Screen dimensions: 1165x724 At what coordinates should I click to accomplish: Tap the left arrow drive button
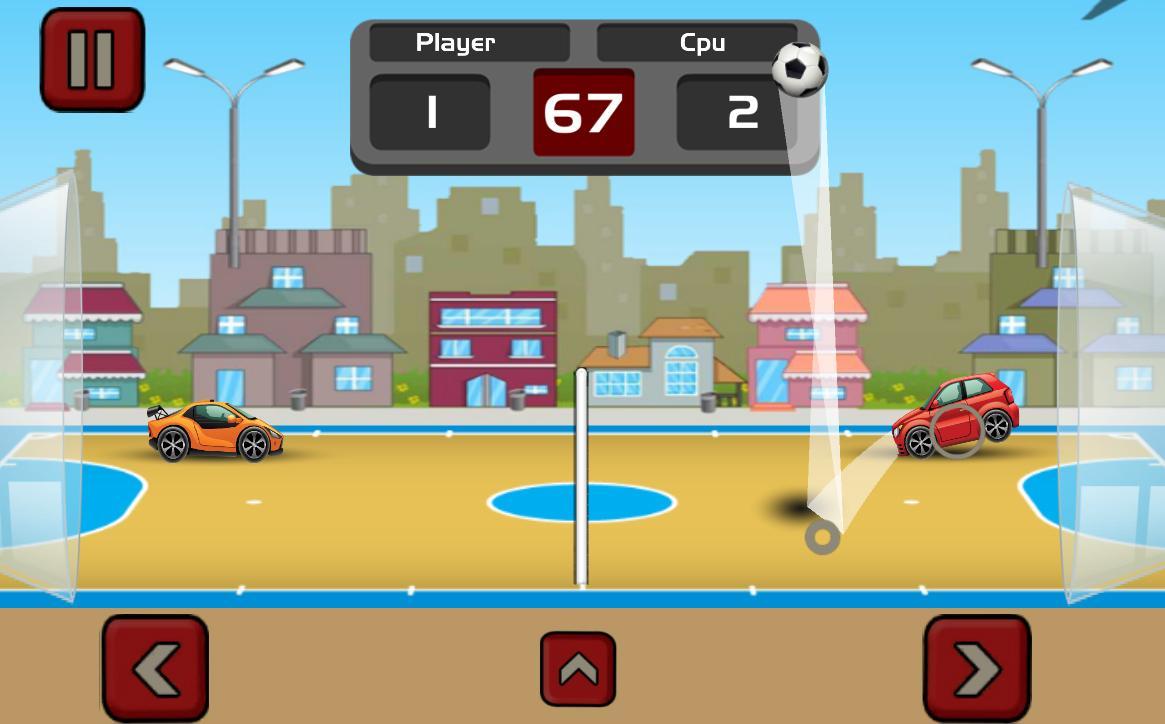tap(155, 667)
